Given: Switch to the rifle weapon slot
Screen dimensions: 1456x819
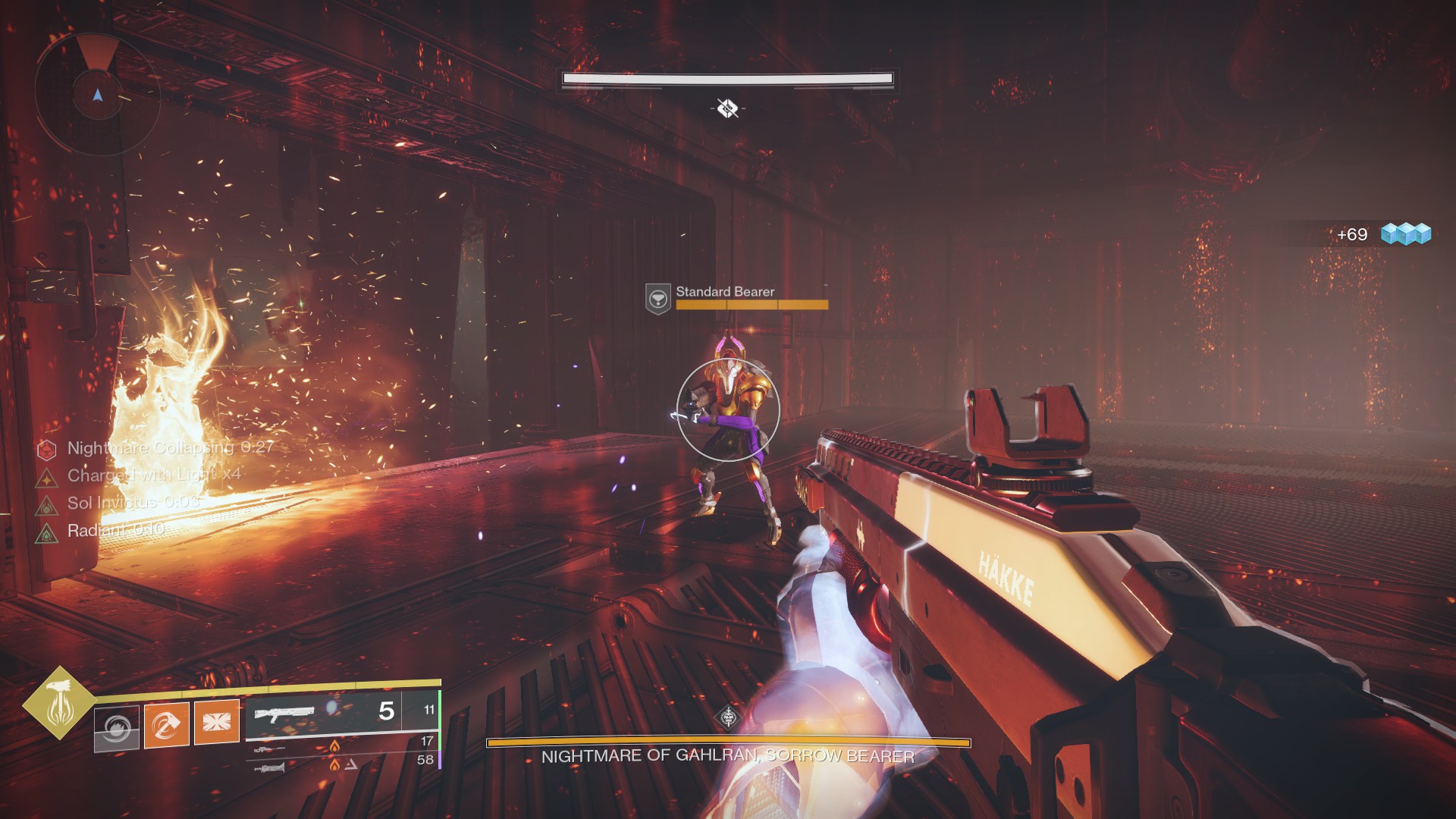Looking at the screenshot, I should pos(269,749).
